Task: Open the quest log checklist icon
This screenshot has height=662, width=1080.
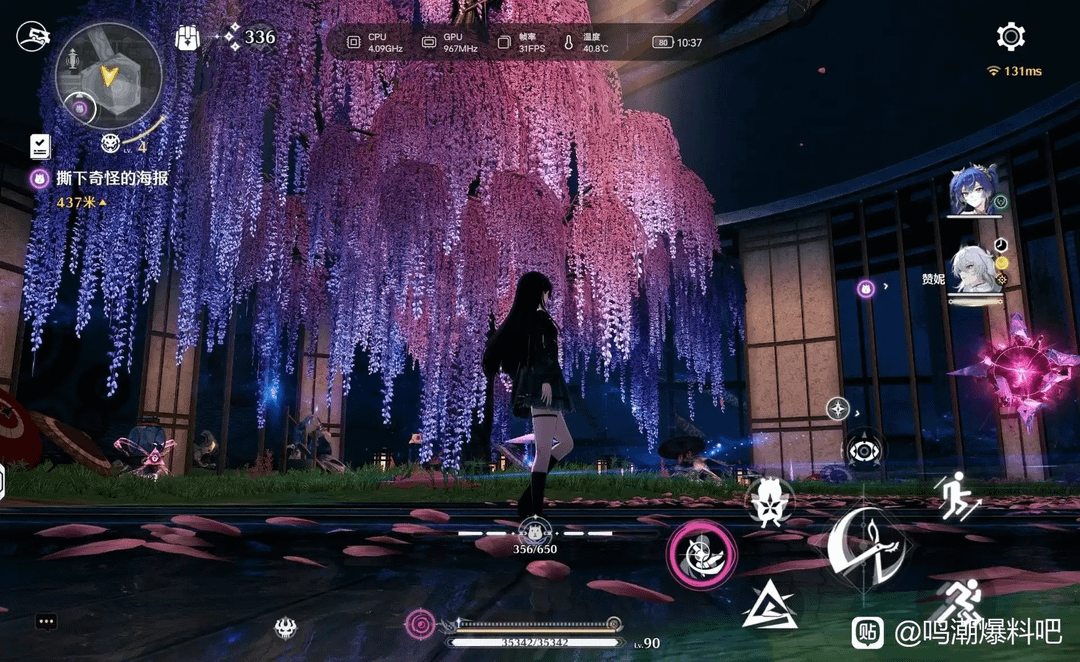Action: tap(40, 146)
